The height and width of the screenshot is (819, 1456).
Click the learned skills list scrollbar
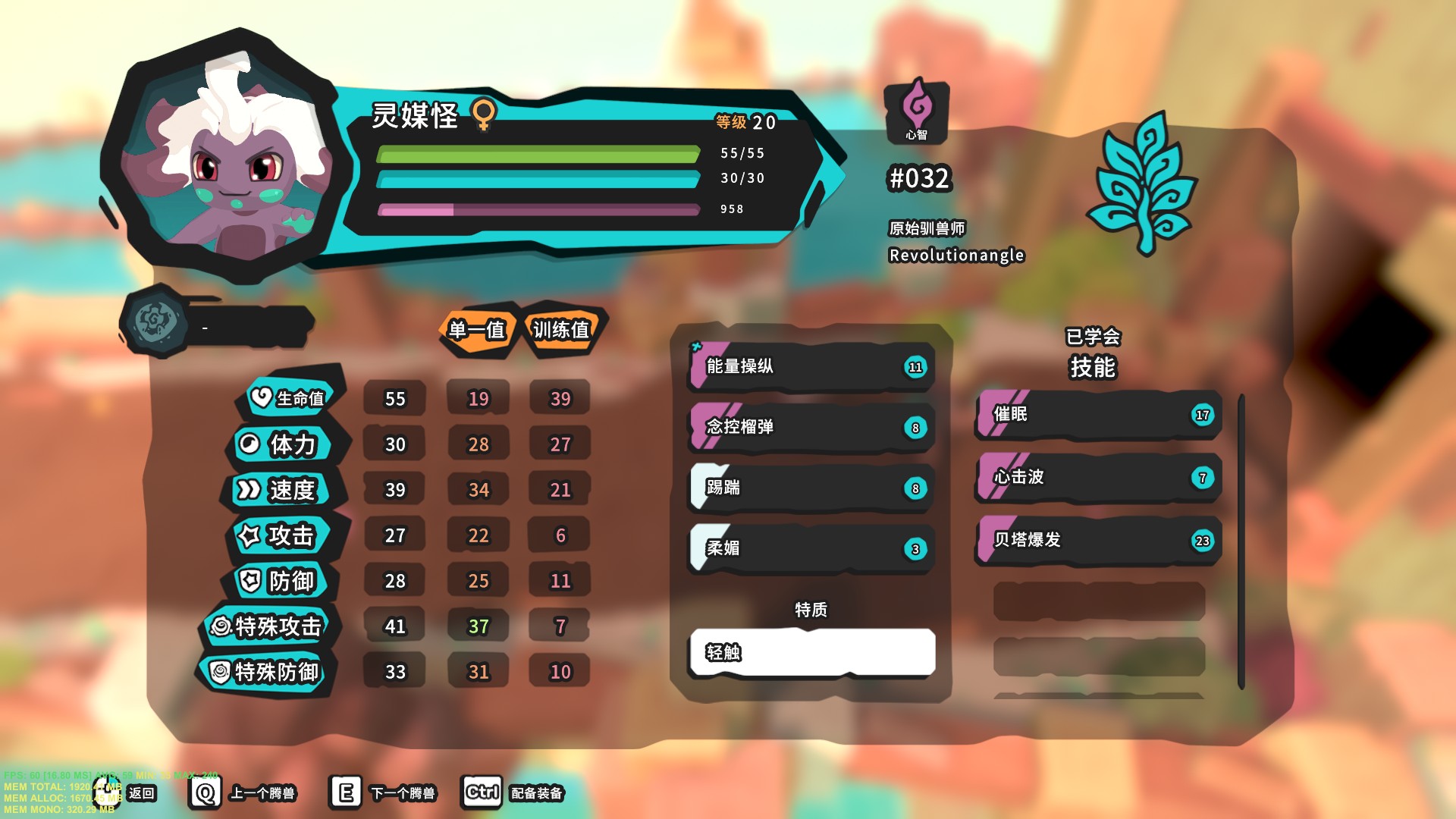tap(1241, 540)
